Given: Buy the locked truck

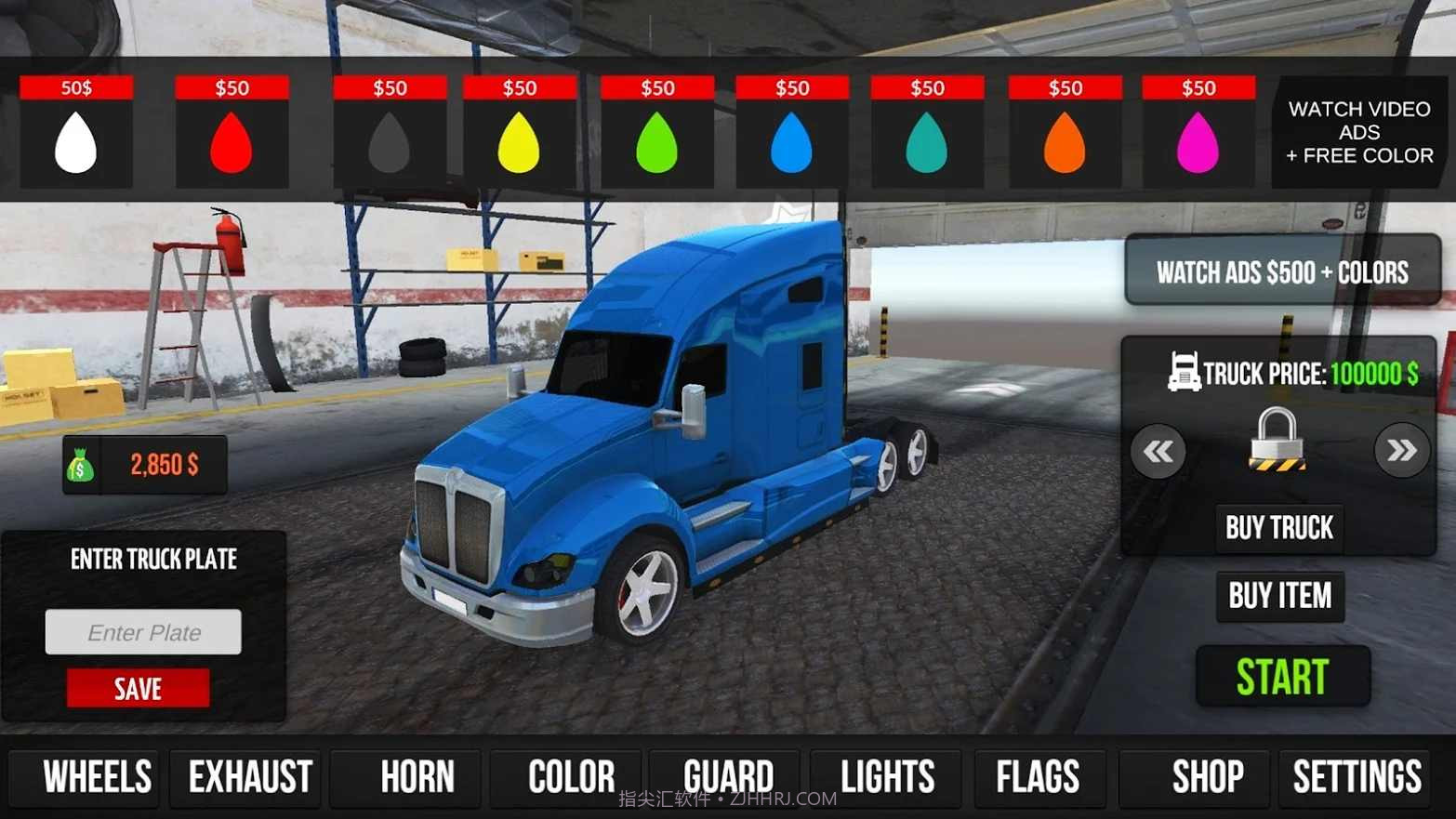Looking at the screenshot, I should click(x=1278, y=528).
